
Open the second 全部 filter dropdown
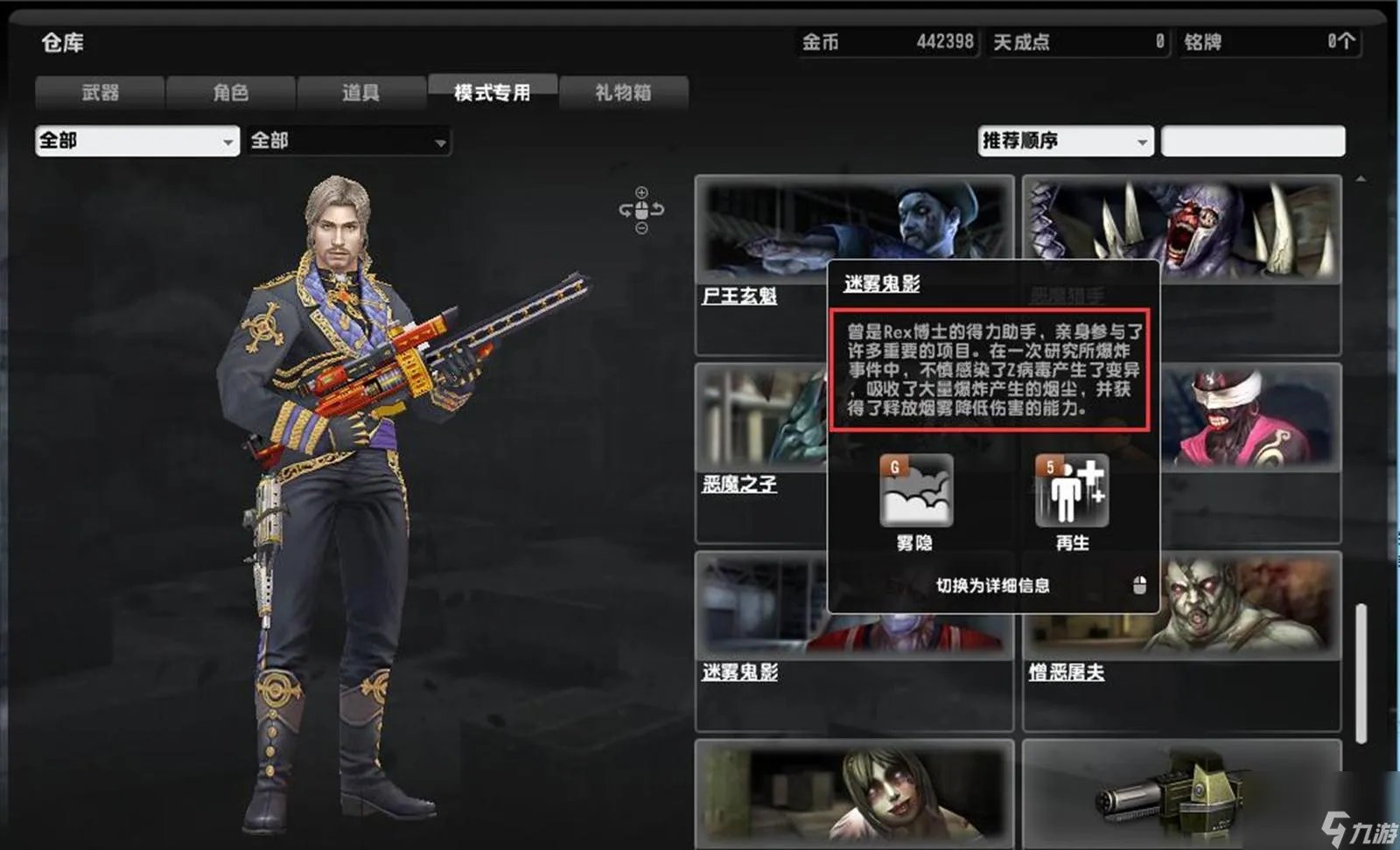[348, 140]
